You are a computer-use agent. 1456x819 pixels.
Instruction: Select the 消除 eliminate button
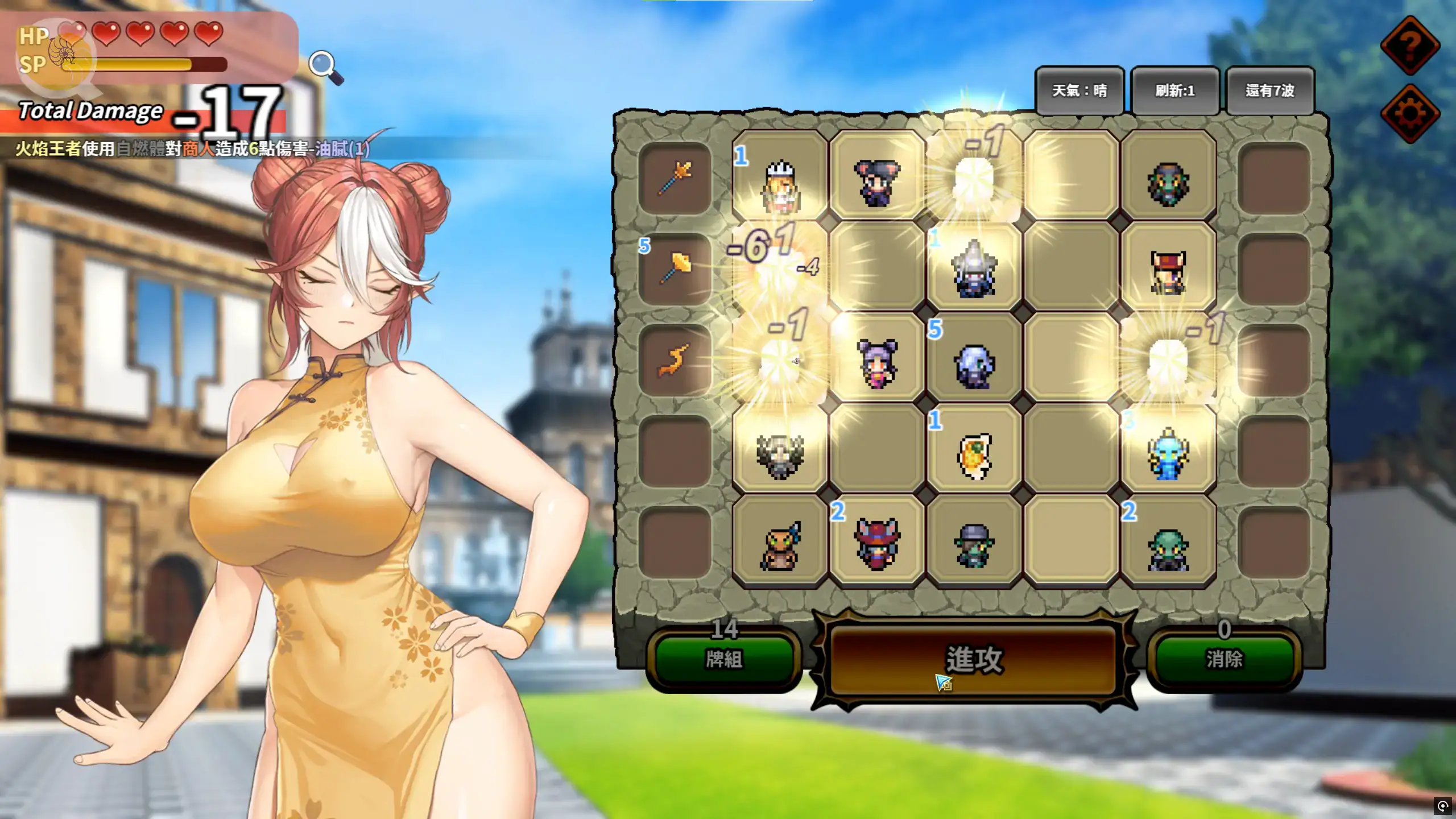[x=1224, y=660]
